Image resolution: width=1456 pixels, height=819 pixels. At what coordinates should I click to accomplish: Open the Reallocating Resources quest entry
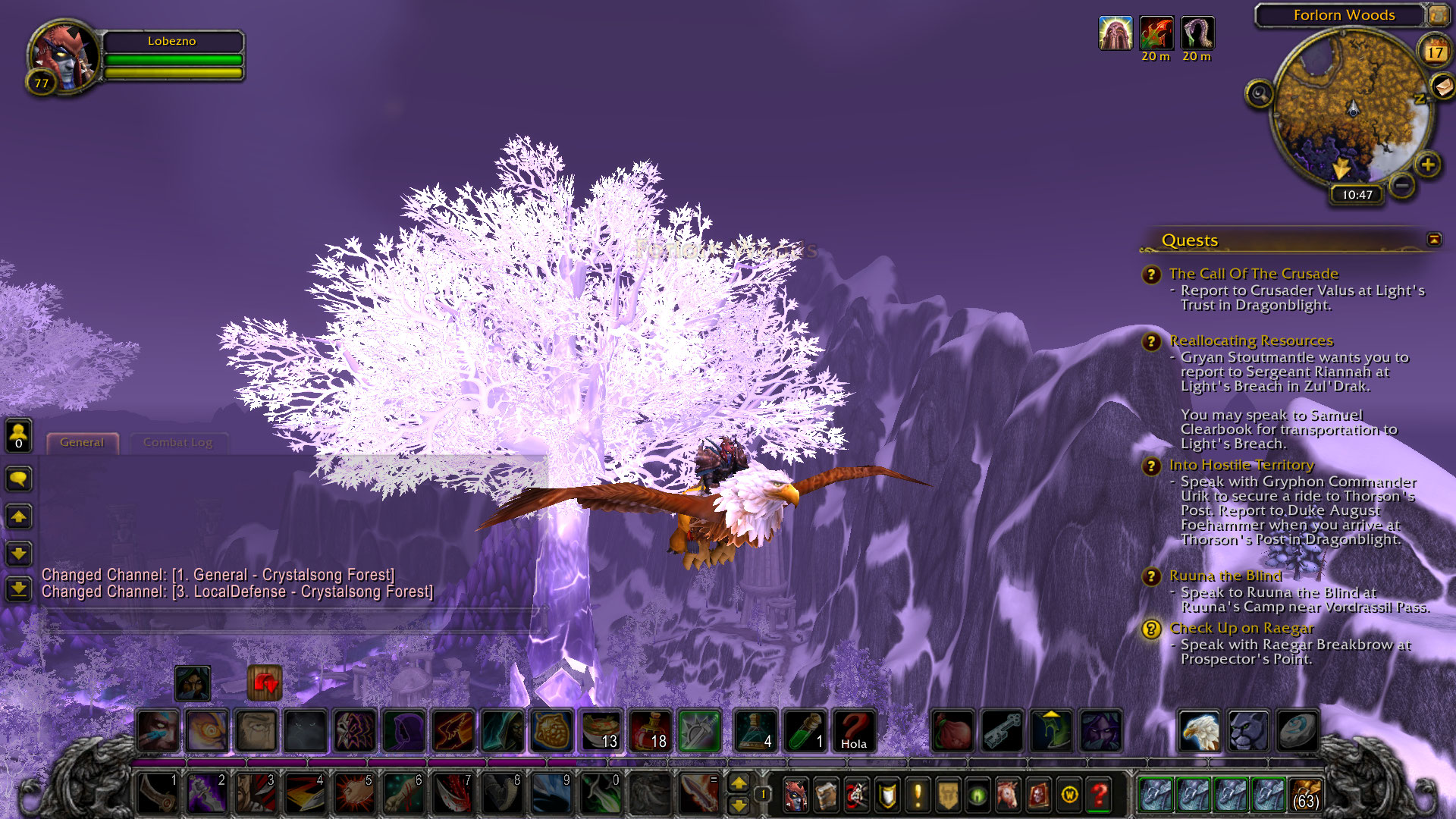[1250, 340]
